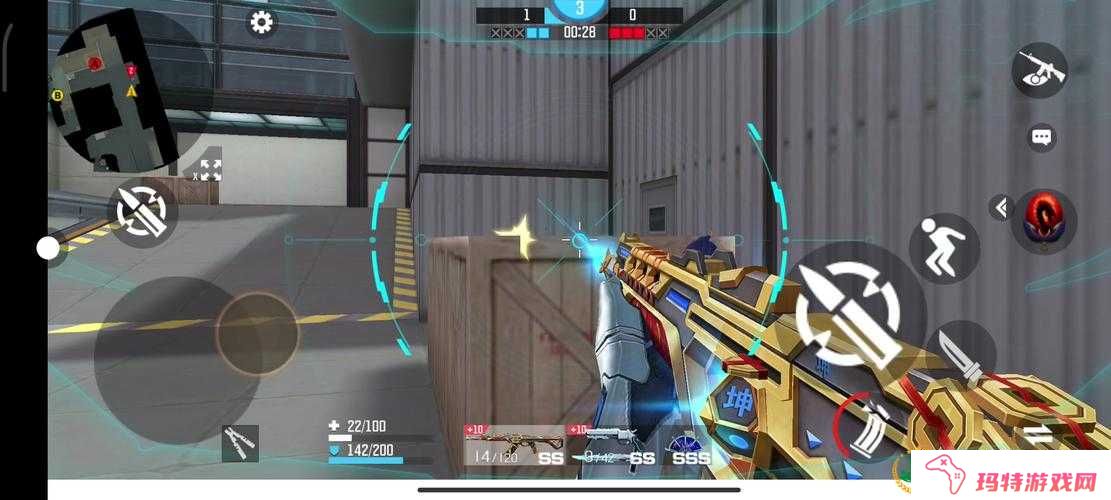The image size is (1111, 500).
Task: Select the butterfly knife slot
Action: (240, 442)
